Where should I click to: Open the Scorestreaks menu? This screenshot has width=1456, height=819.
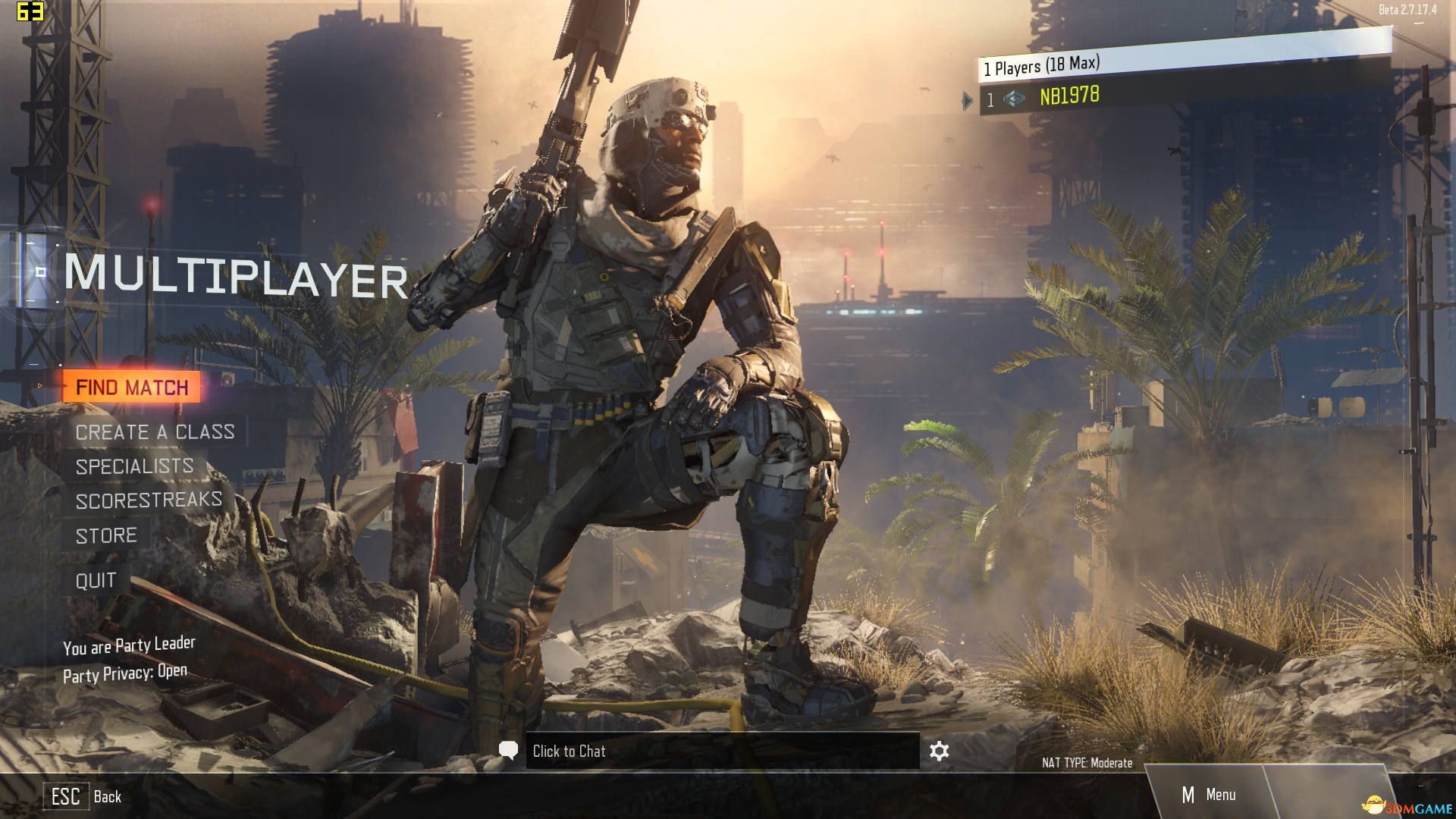tap(149, 500)
